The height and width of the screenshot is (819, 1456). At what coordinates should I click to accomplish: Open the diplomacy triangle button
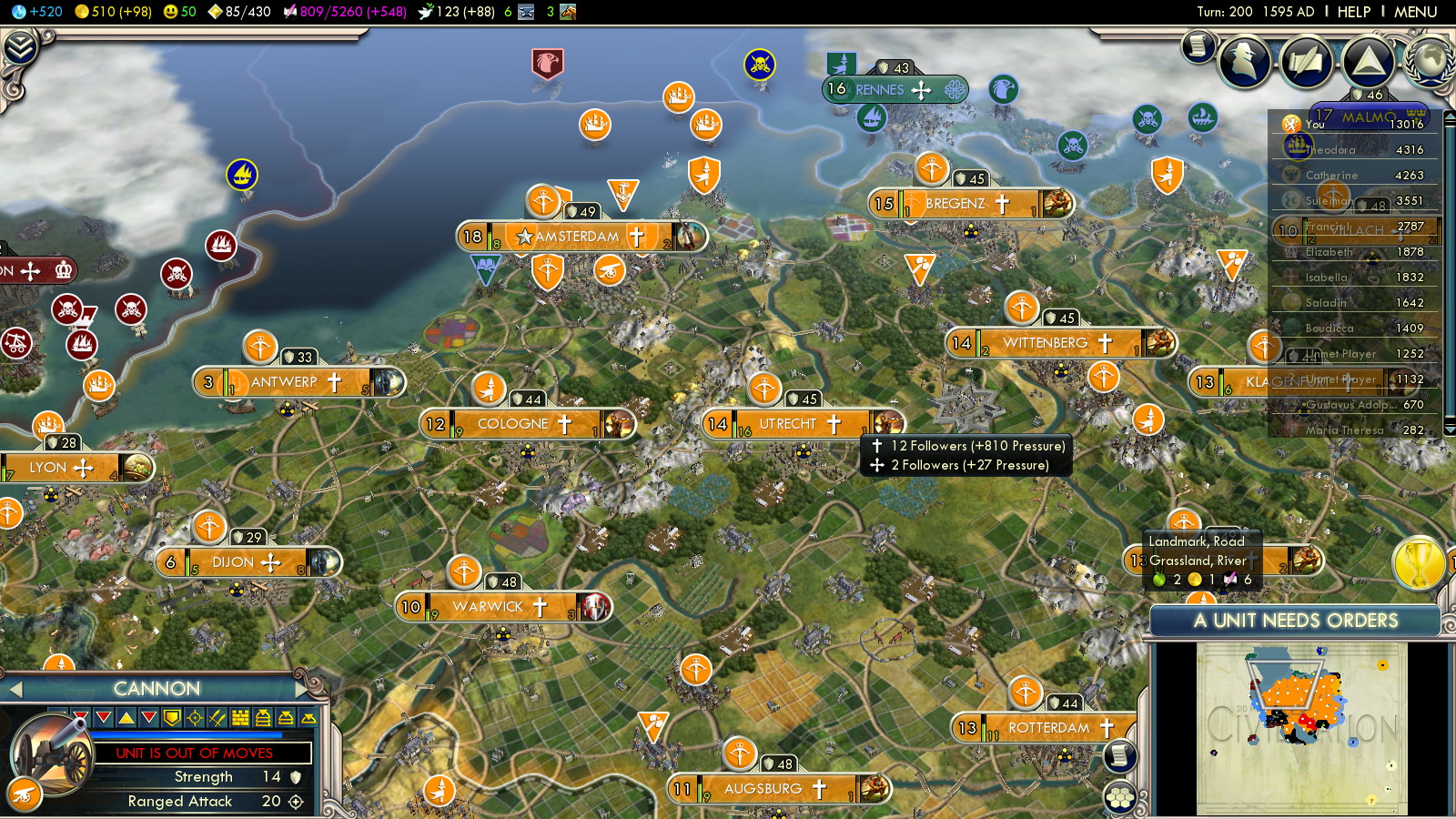(1367, 61)
